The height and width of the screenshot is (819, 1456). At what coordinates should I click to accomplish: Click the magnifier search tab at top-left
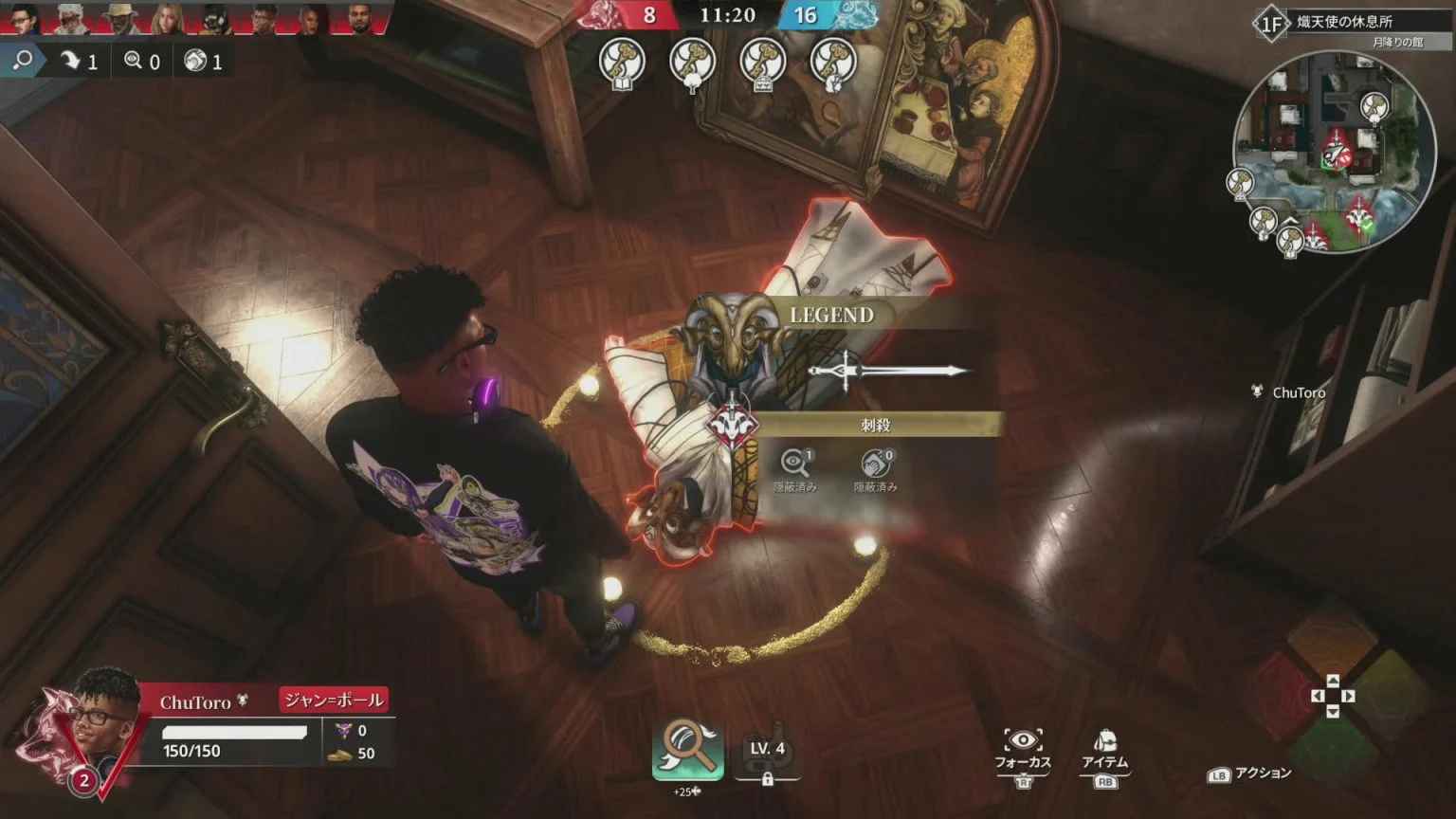tap(23, 62)
